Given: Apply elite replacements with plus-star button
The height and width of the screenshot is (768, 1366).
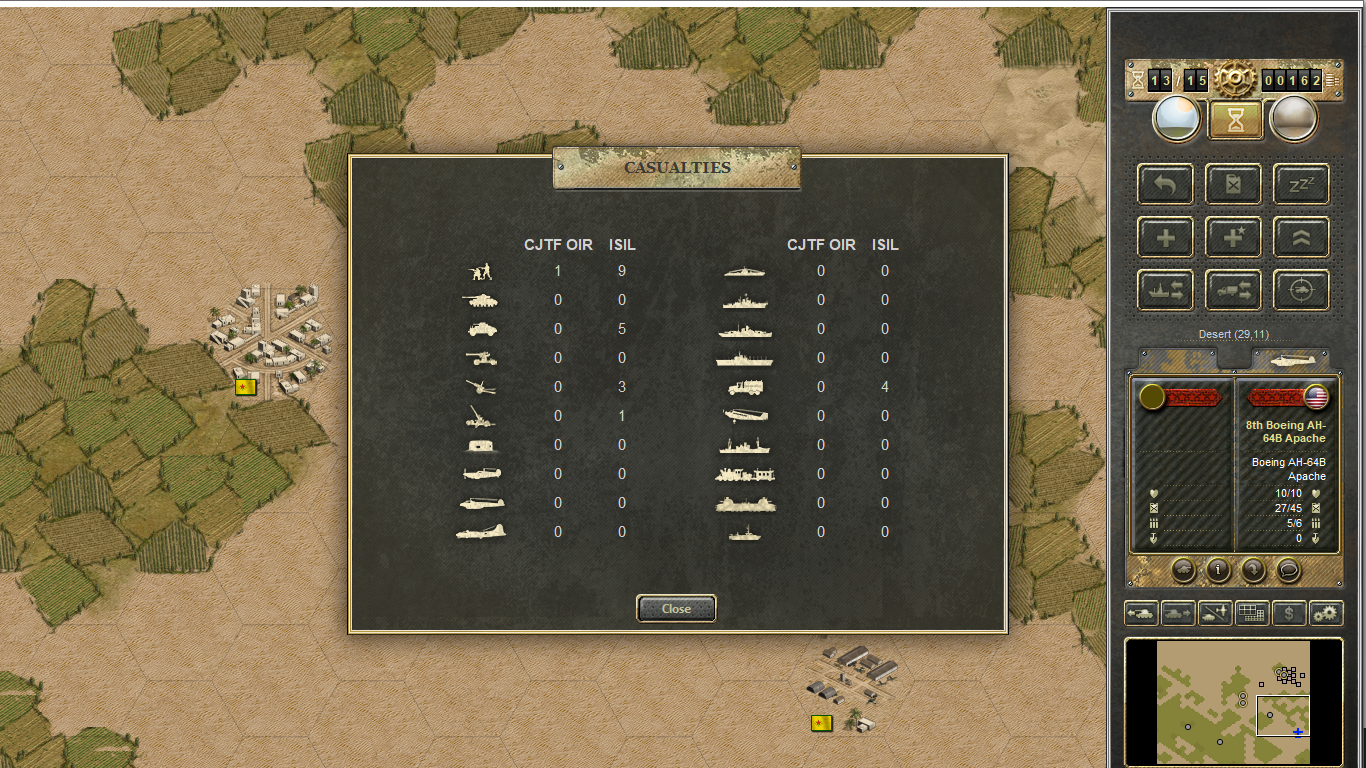Looking at the screenshot, I should point(1233,237).
